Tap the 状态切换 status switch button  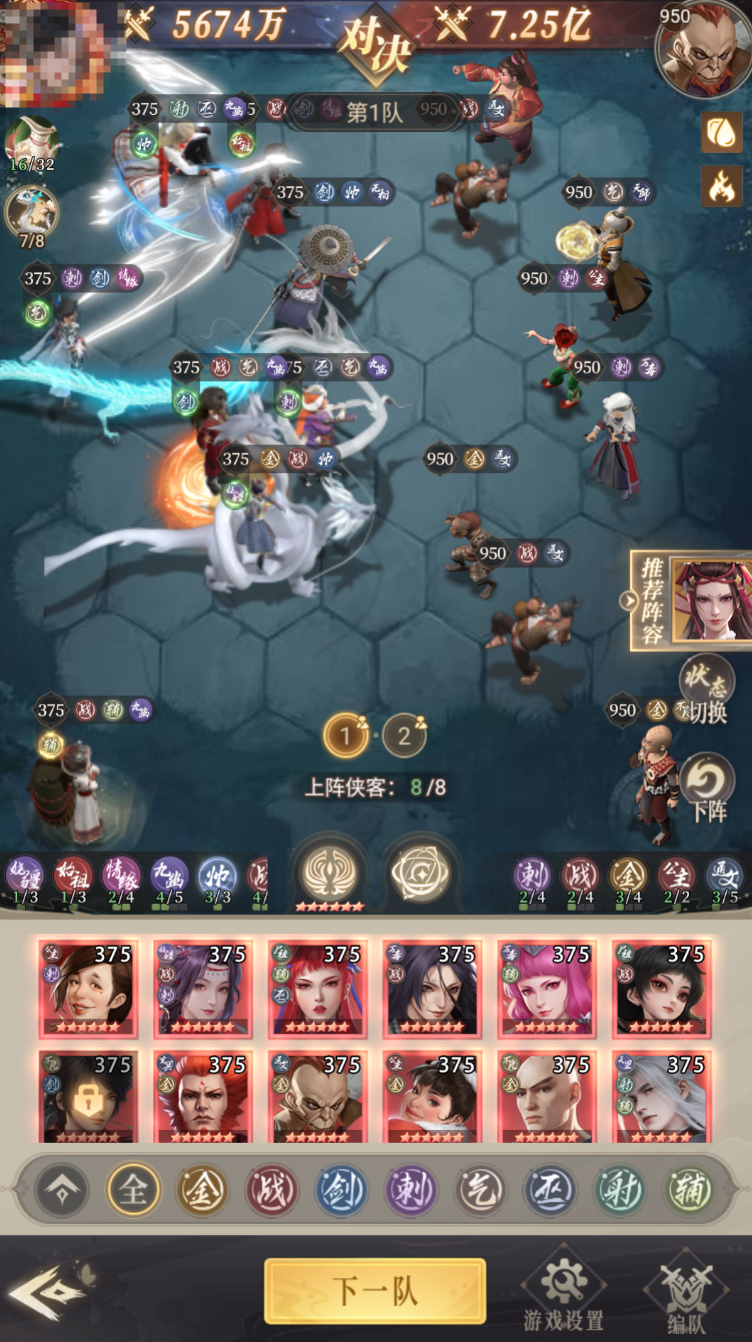[x=707, y=690]
